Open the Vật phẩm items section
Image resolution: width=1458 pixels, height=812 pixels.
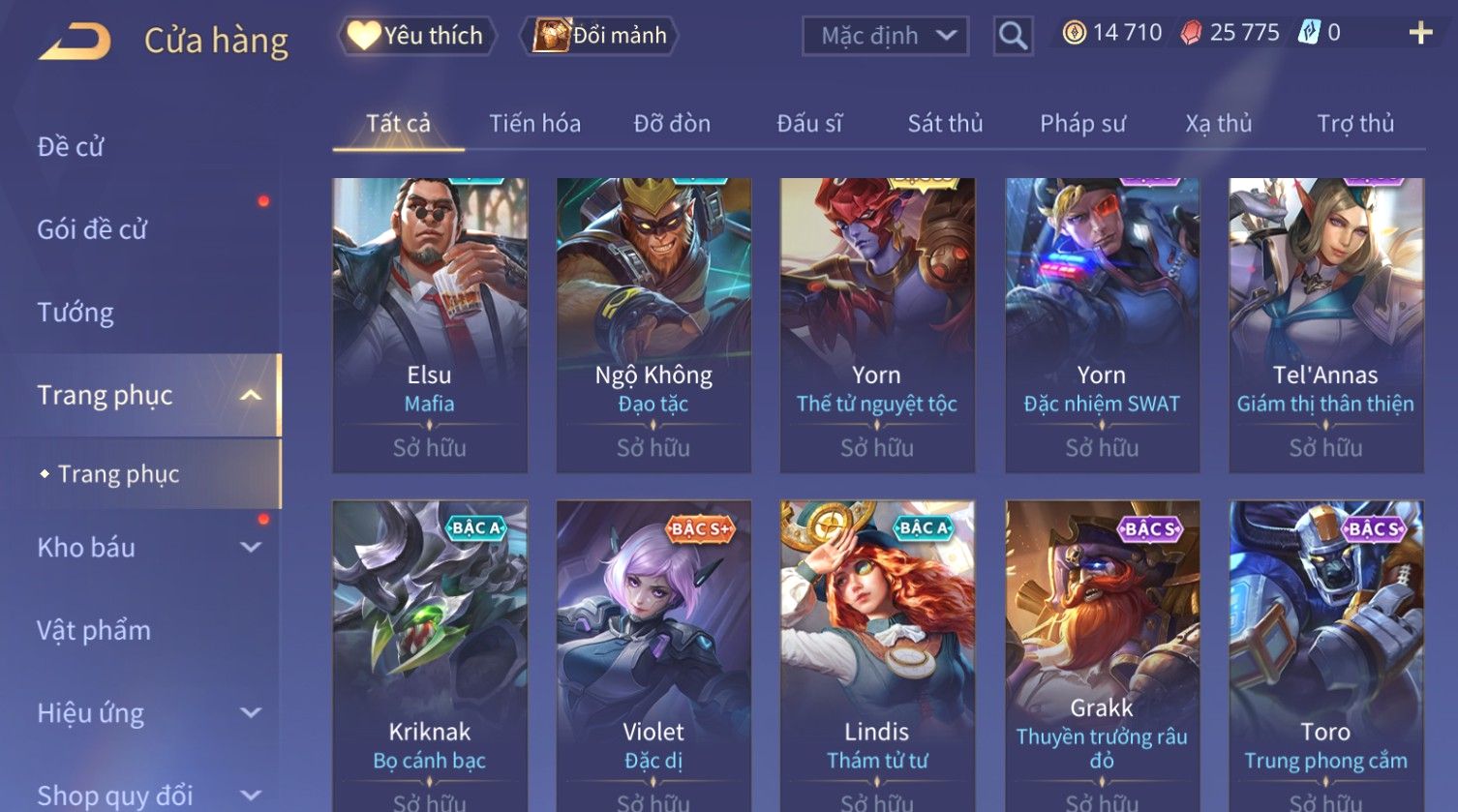click(94, 631)
